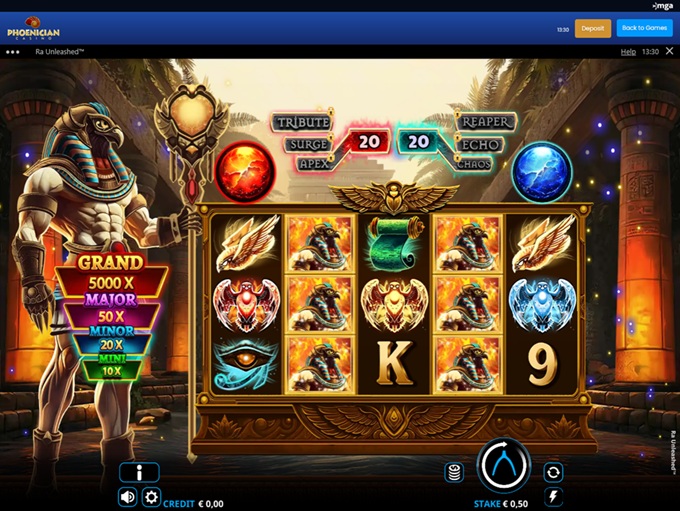Open settings with the gear icon

(151, 496)
